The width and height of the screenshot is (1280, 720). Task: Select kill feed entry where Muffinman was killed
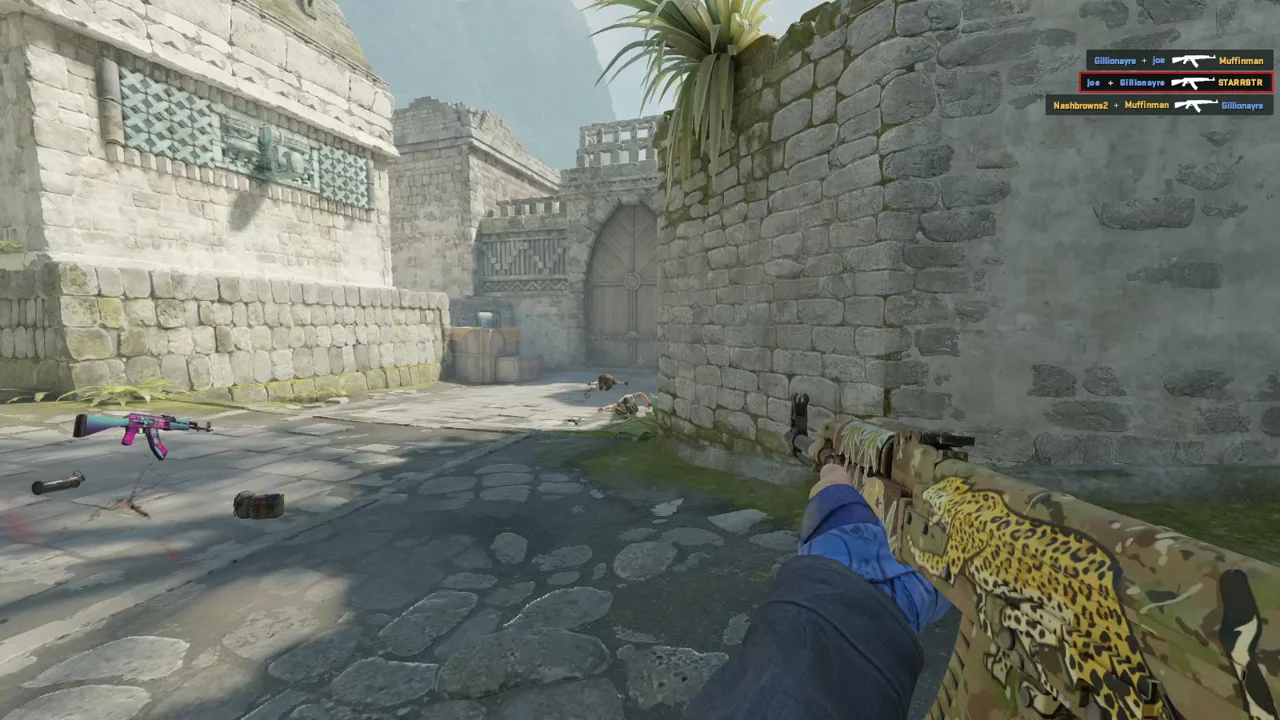coord(1178,61)
